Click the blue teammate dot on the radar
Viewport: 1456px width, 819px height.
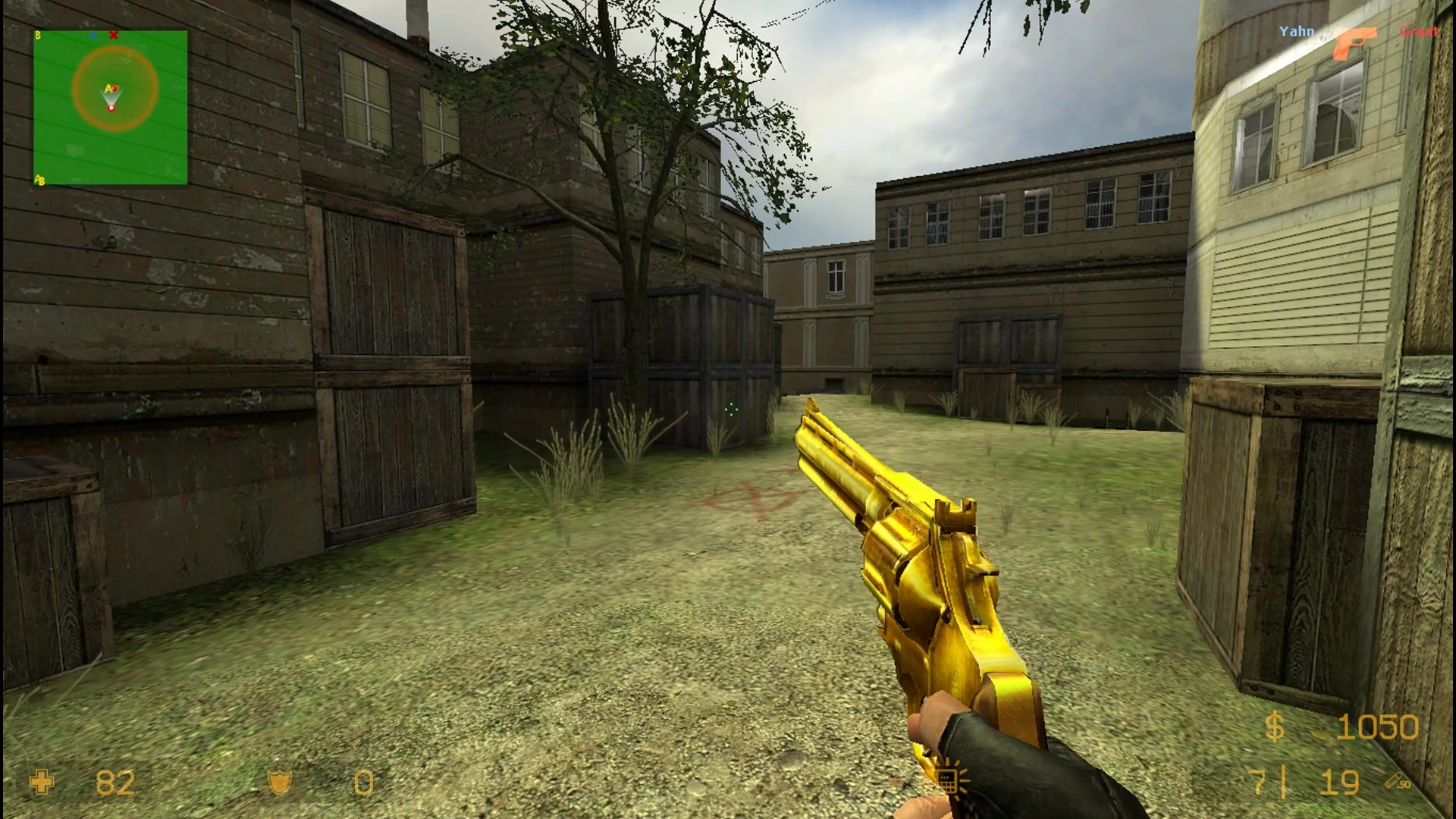pos(93,35)
